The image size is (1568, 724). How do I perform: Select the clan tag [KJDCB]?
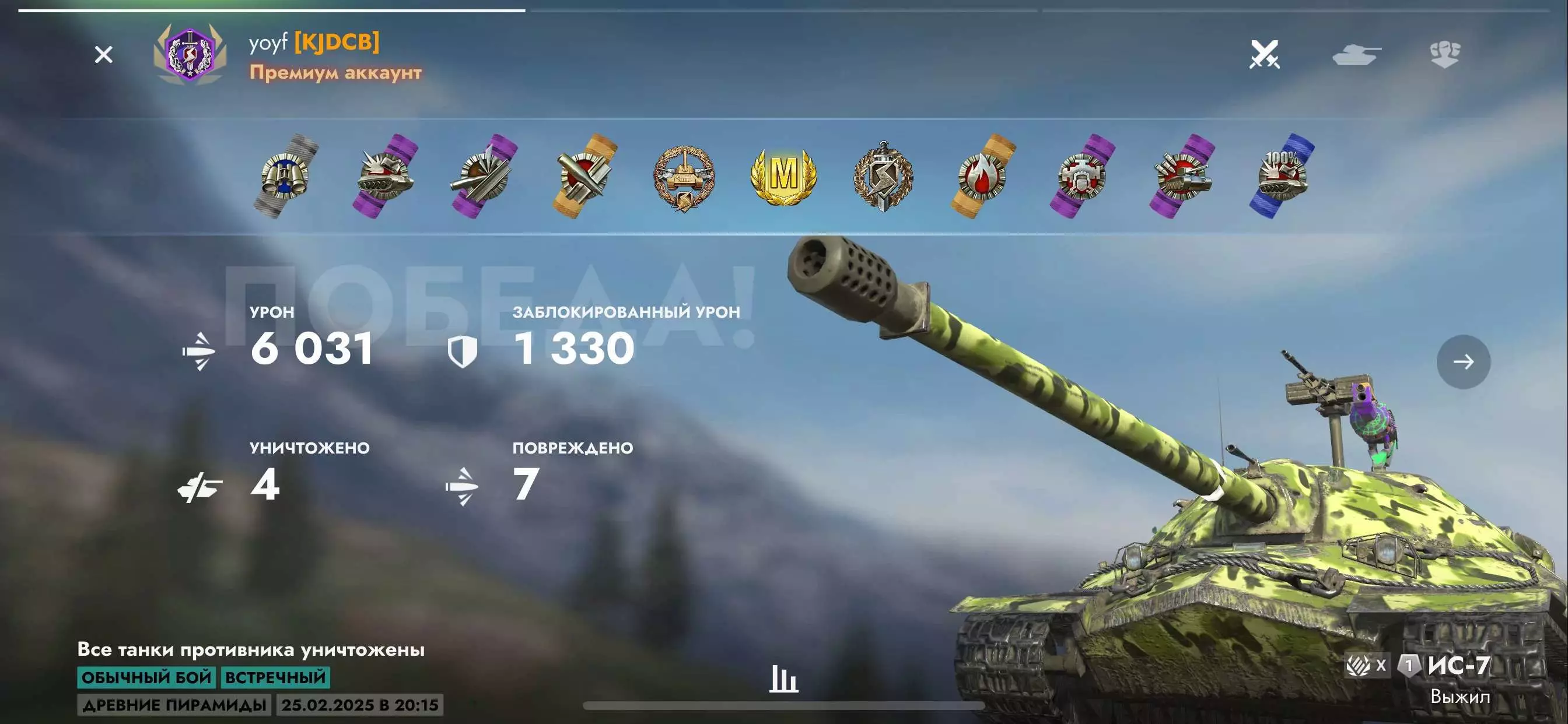(x=337, y=41)
